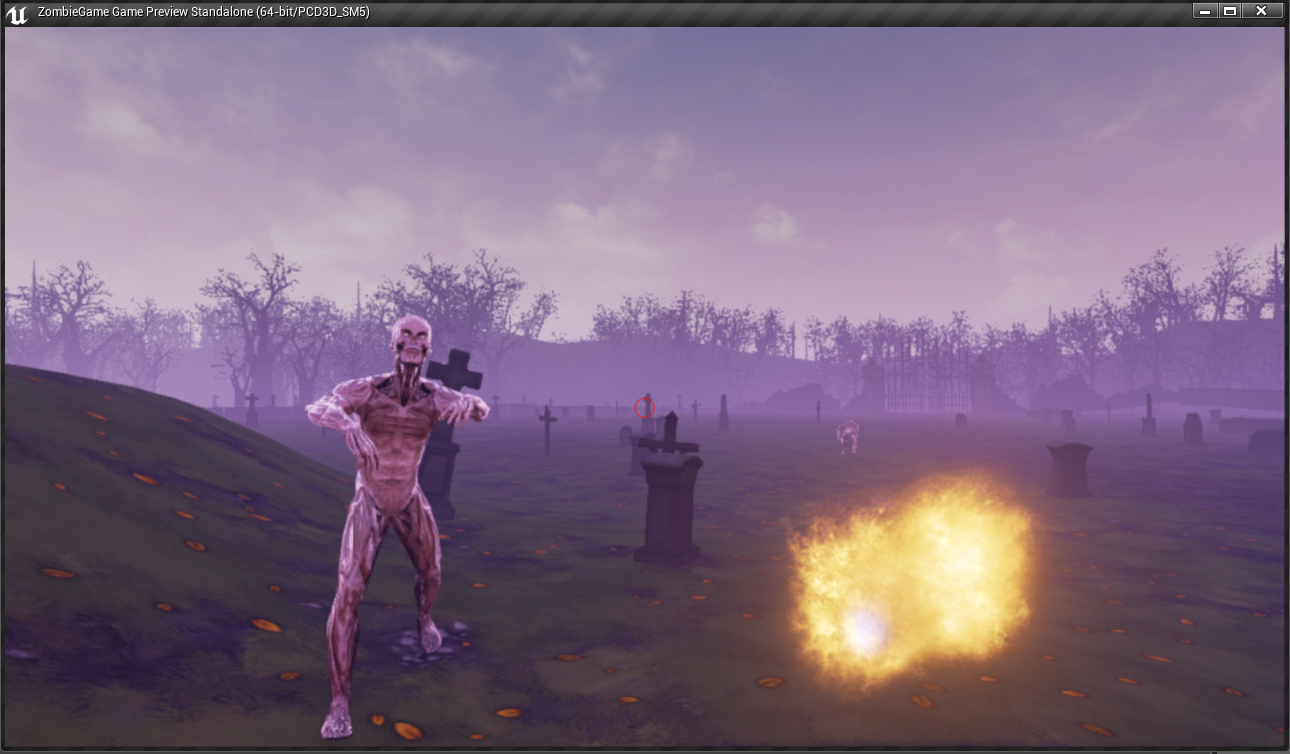1290x754 pixels.
Task: Close the ZombieGame preview window
Action: pos(1261,11)
